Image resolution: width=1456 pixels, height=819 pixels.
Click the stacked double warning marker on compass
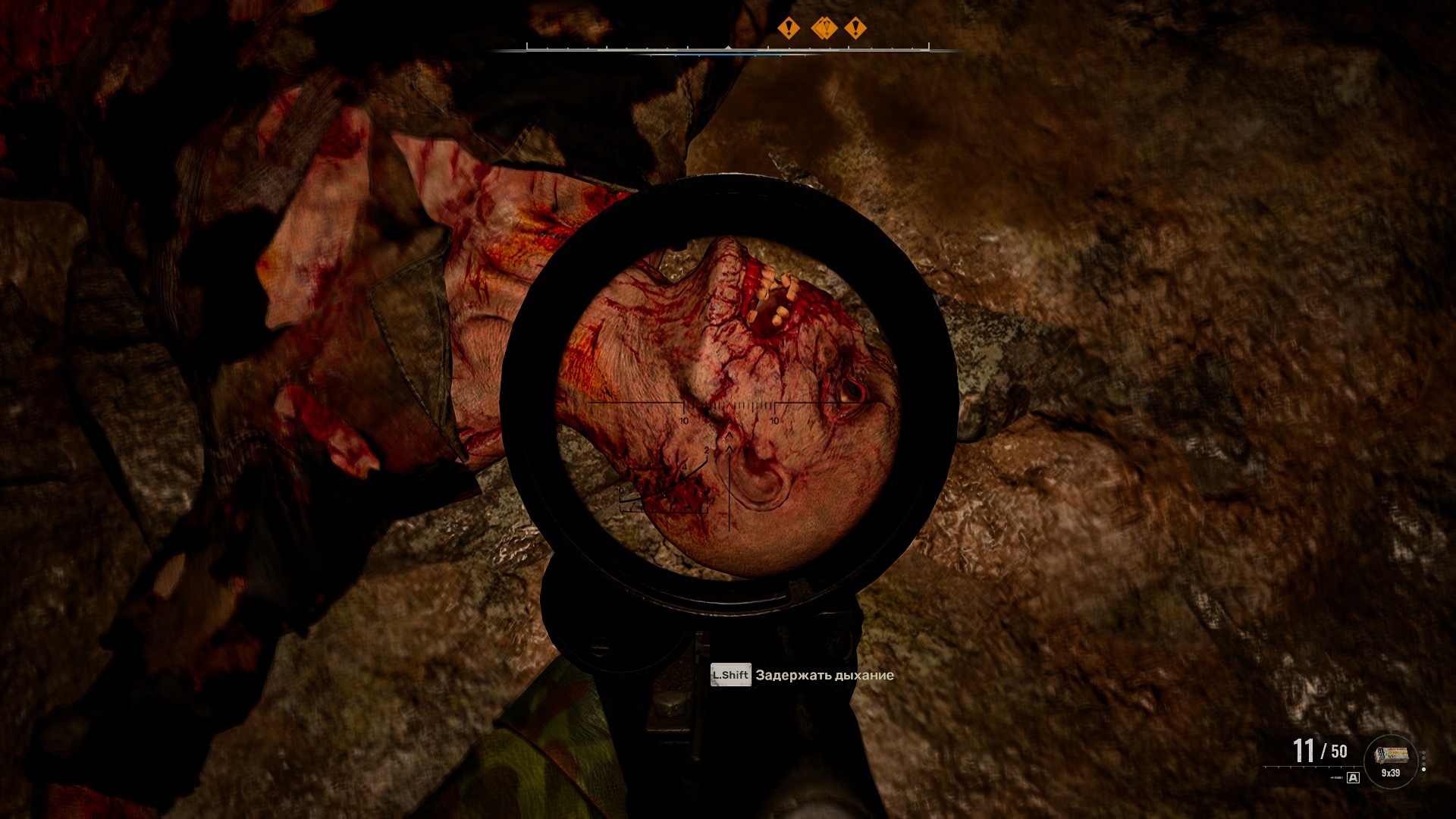click(824, 29)
